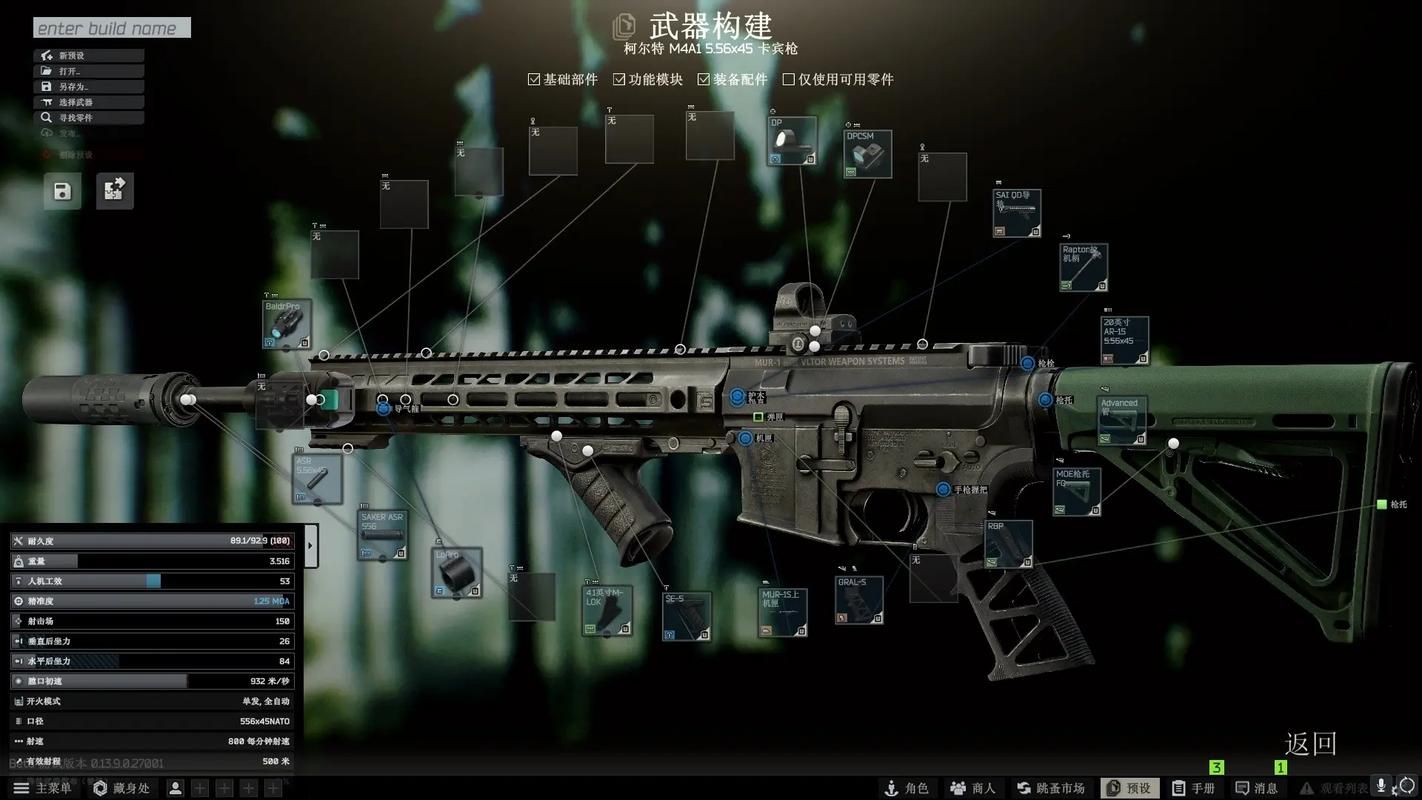Image resolution: width=1422 pixels, height=800 pixels.
Task: Select the BaldrPro flashlight slot
Action: tap(287, 324)
